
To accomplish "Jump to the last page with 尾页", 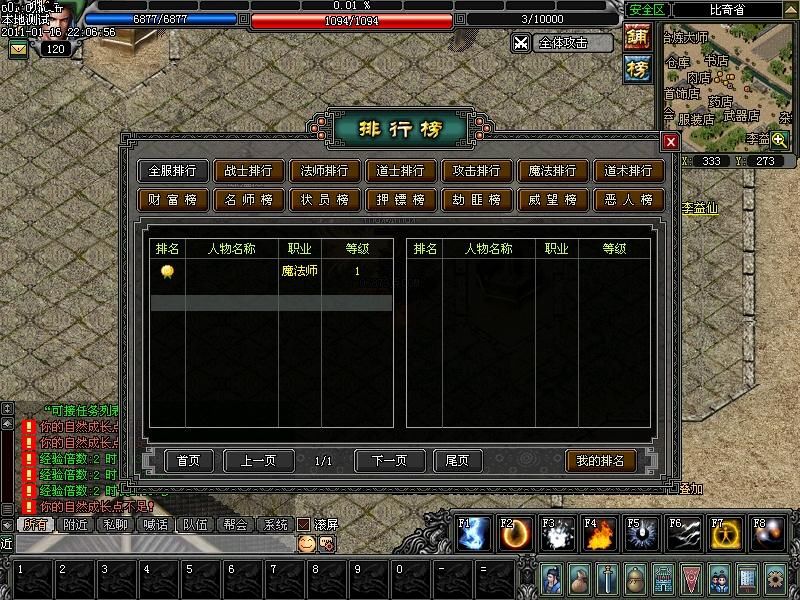I will coord(457,461).
